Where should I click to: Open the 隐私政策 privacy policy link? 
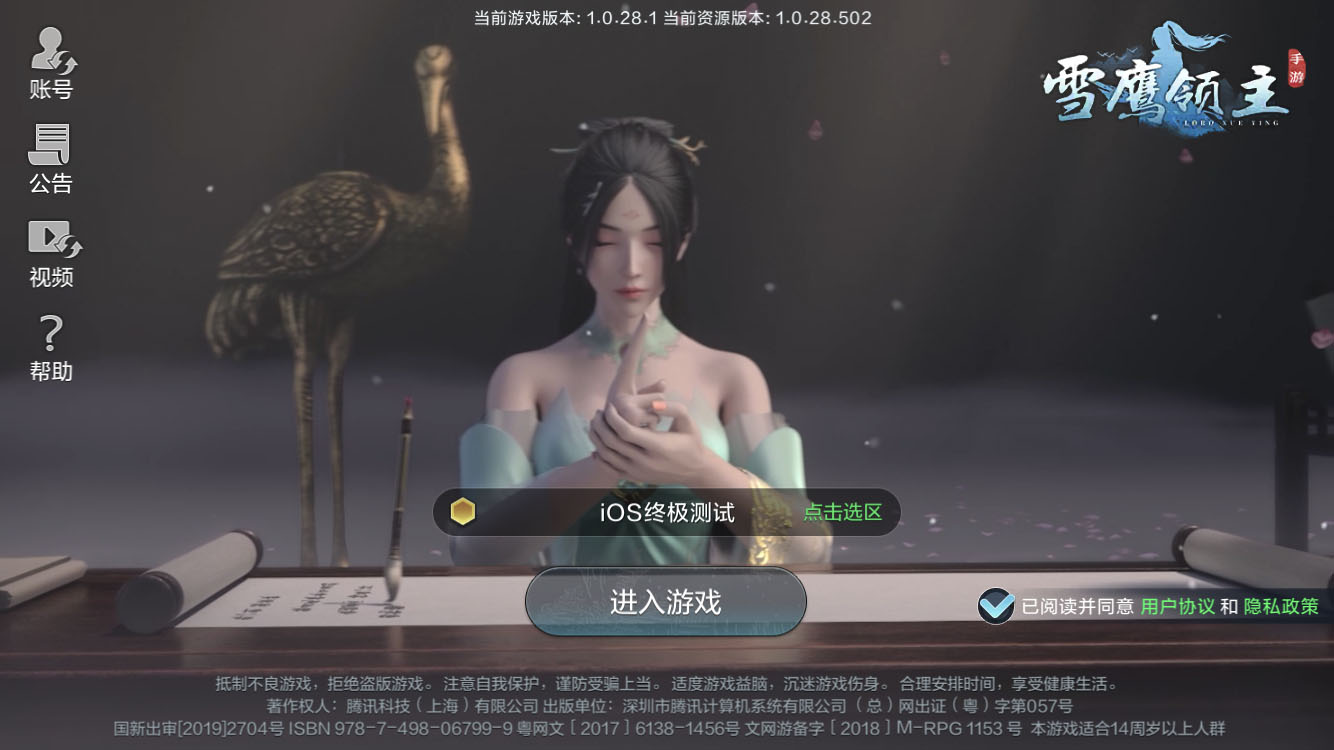click(1279, 605)
